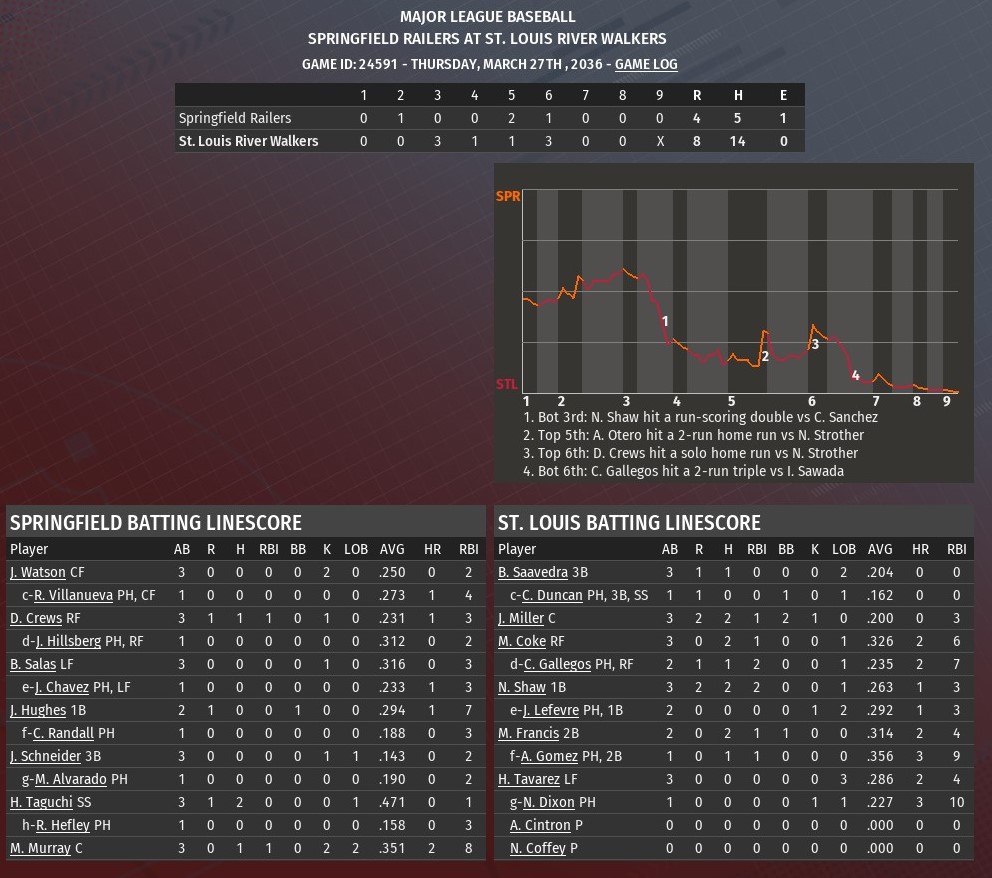Open R. Villanueva's player page

tap(73, 596)
